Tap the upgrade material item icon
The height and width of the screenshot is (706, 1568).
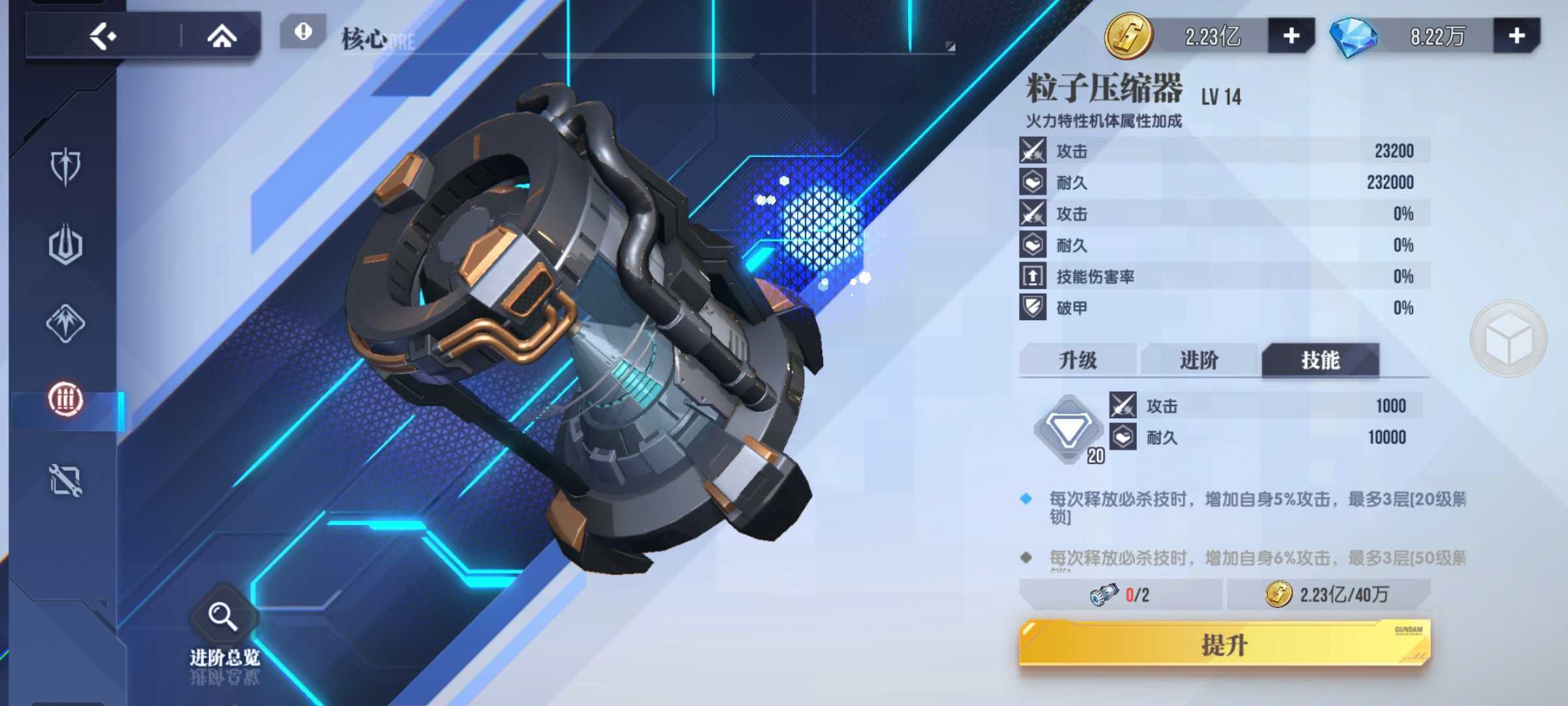(1104, 594)
